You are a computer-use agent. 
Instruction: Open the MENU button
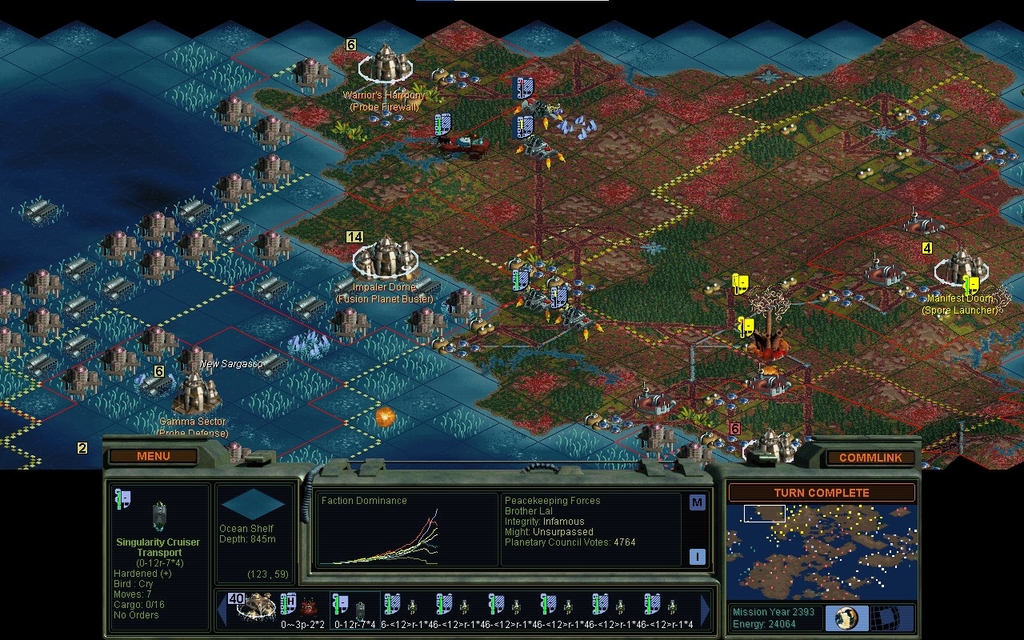point(153,456)
